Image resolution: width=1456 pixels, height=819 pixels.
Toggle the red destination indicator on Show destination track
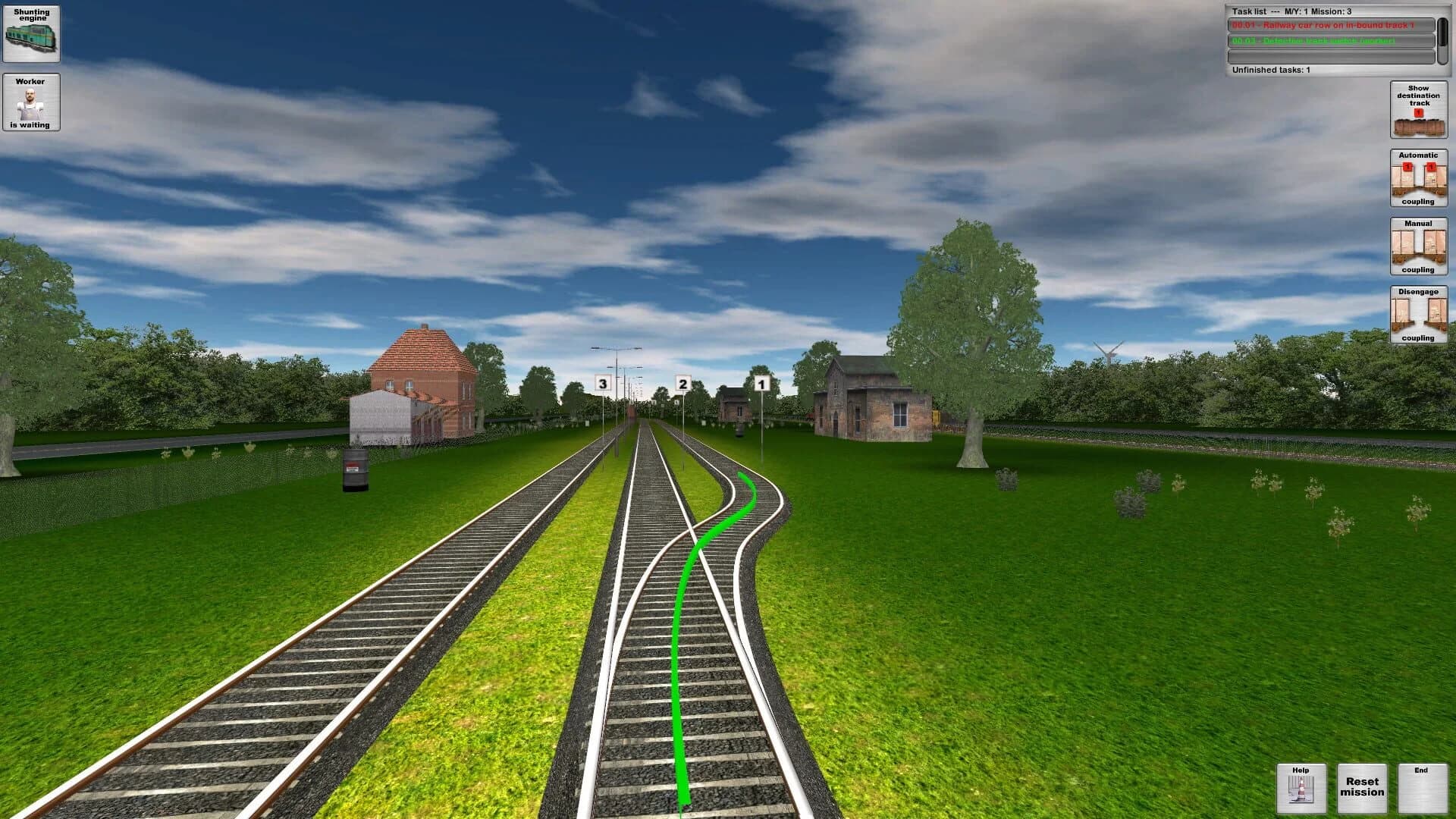(1417, 111)
